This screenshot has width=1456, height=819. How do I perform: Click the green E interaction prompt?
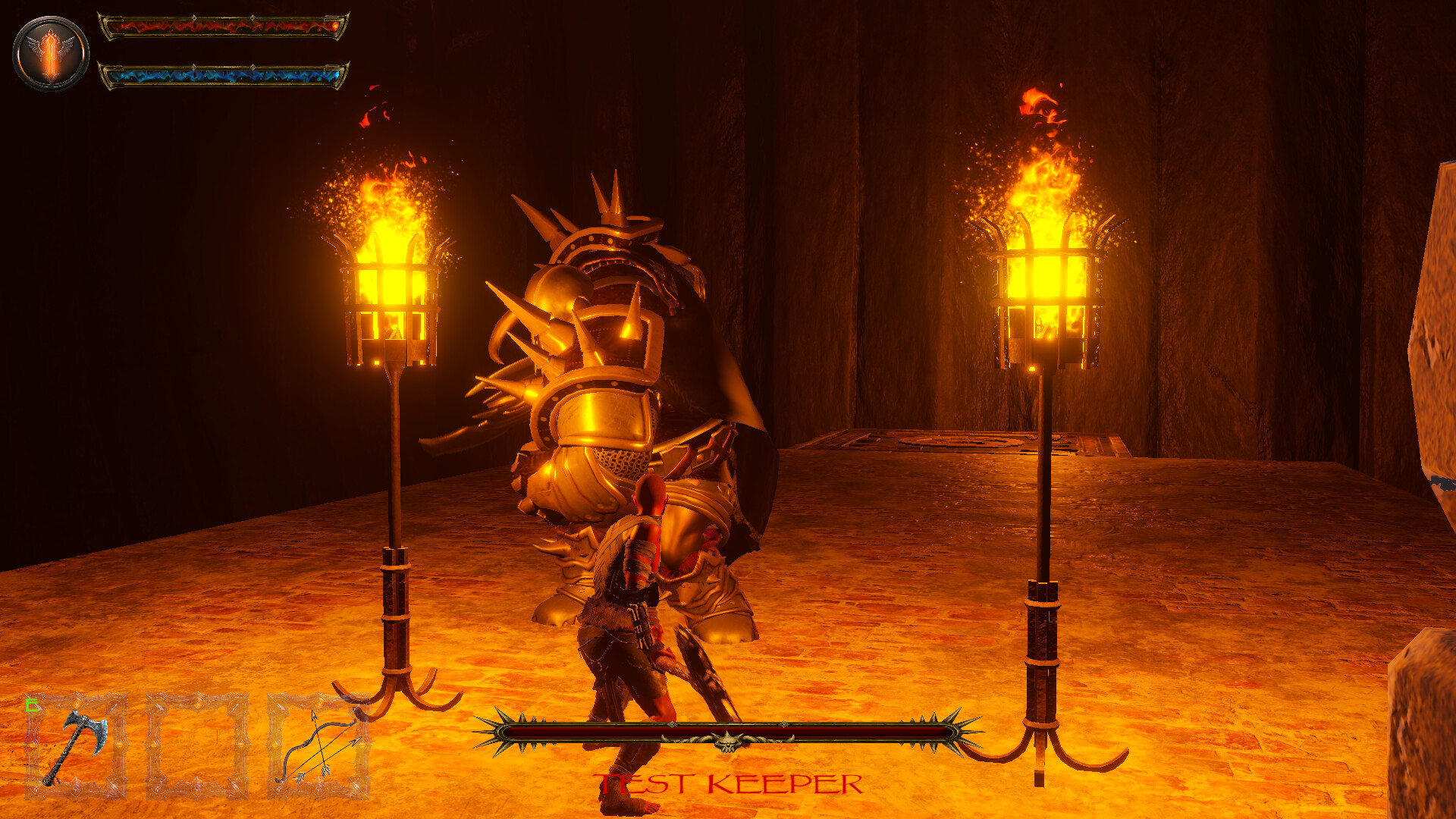(30, 705)
